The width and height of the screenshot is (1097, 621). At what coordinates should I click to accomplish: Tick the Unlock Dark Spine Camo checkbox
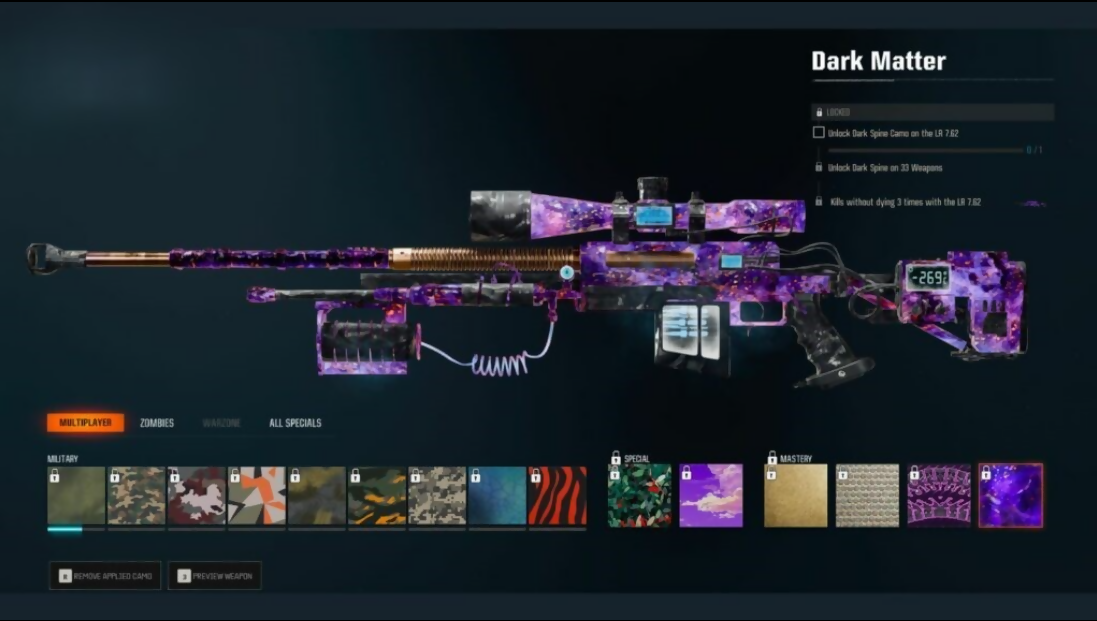(819, 132)
